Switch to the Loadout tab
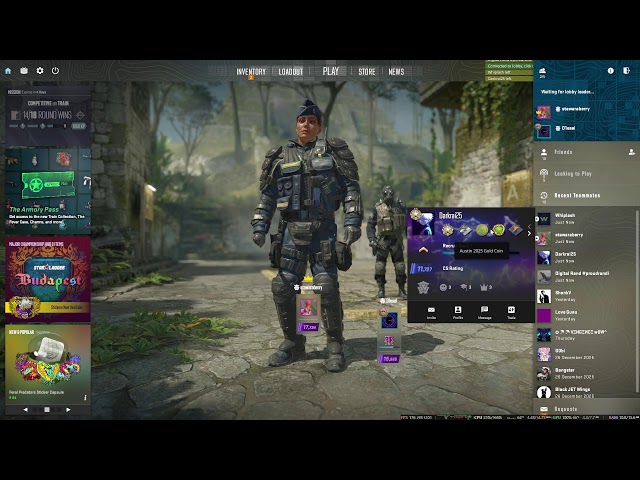 tap(291, 72)
